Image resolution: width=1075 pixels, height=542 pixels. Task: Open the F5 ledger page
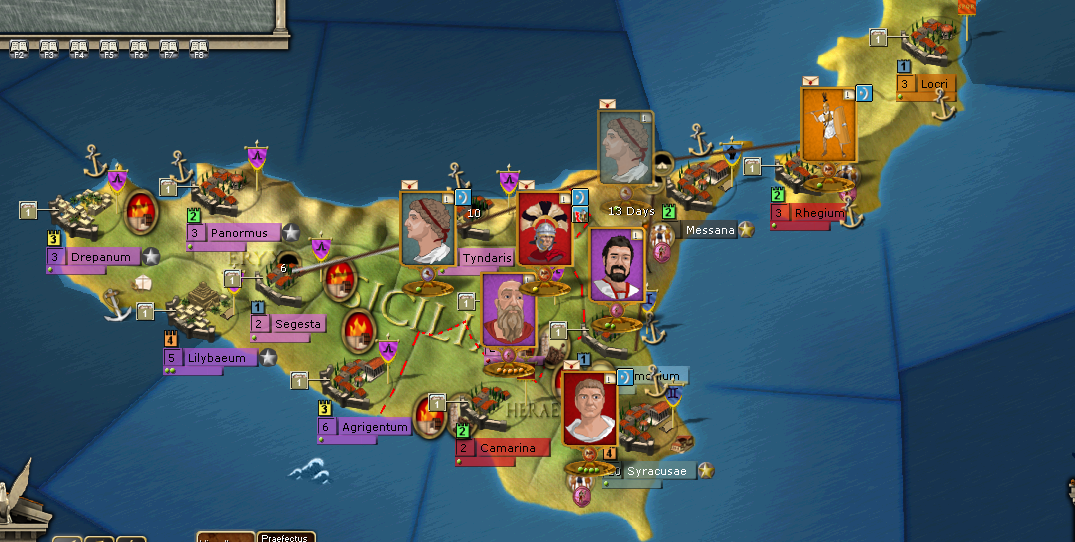(109, 47)
